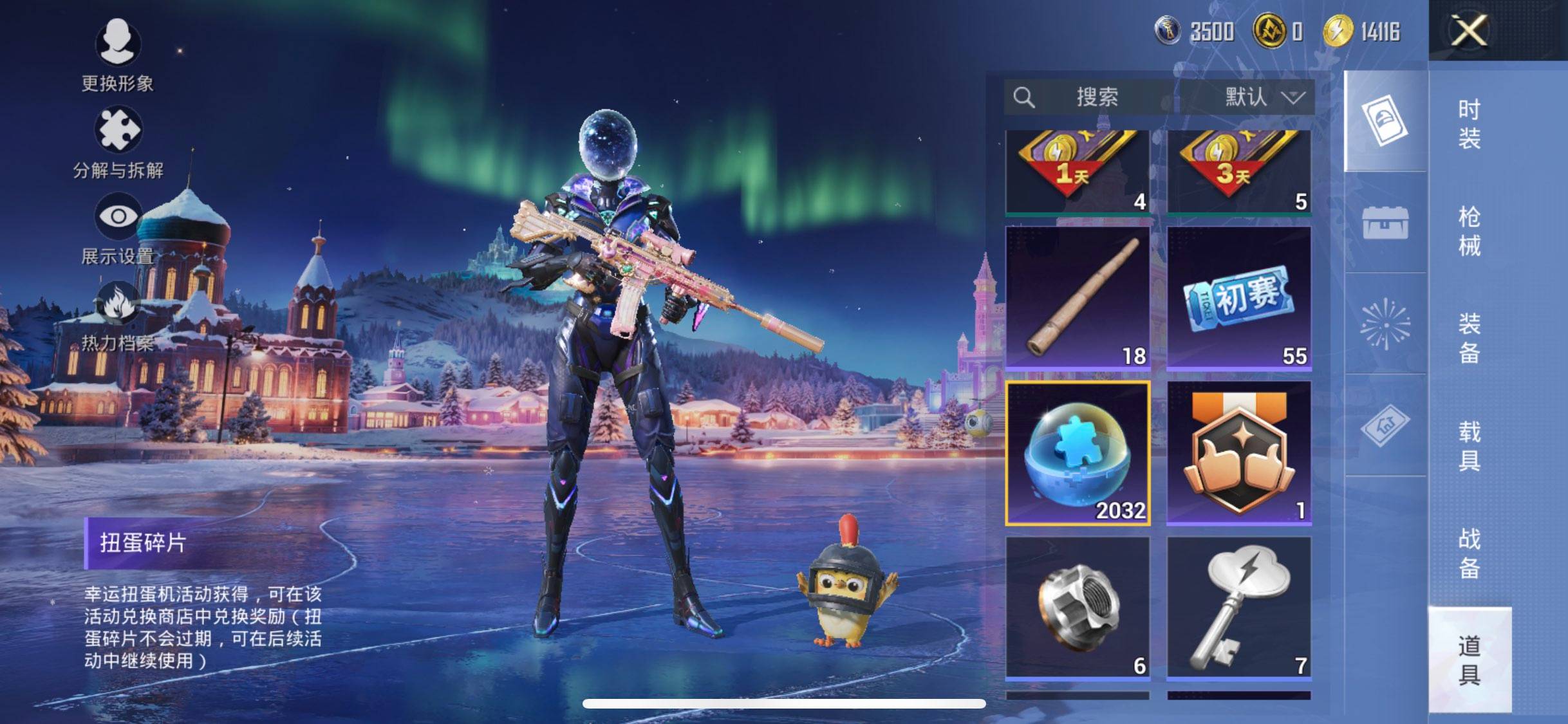Switch to the 枪械 firearms tab

pos(1469,231)
